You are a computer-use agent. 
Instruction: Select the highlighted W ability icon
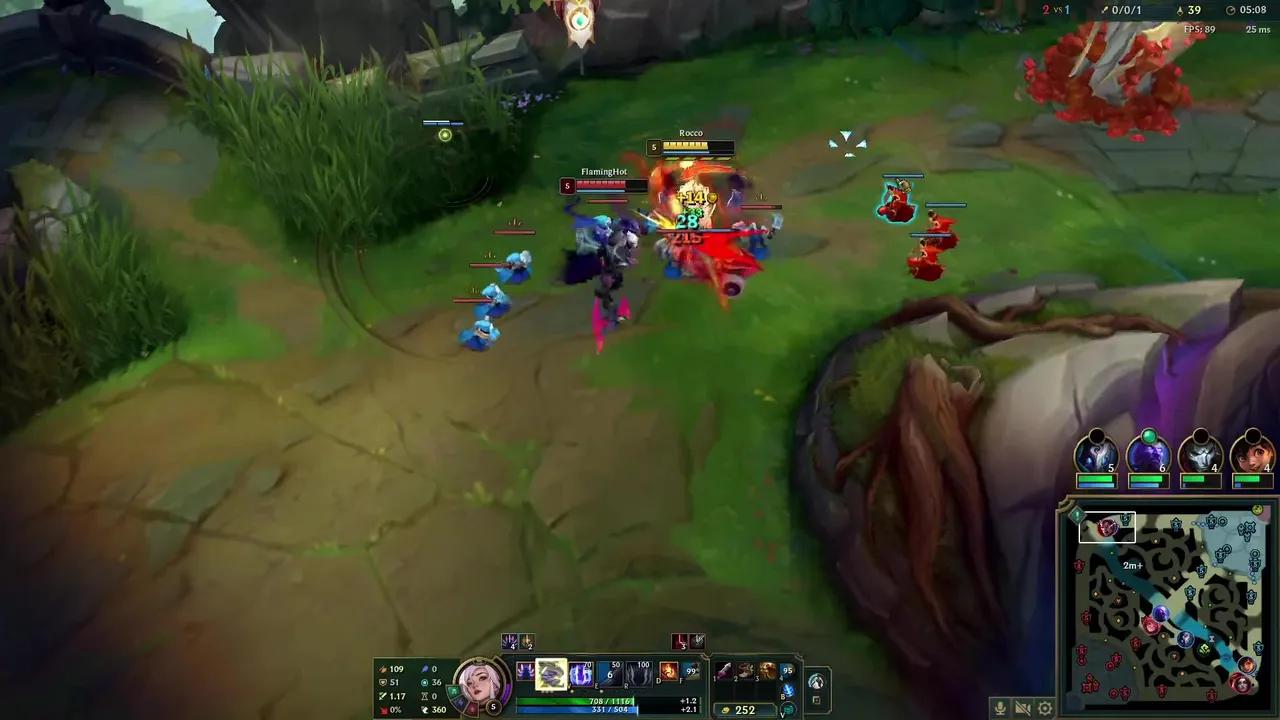[551, 672]
